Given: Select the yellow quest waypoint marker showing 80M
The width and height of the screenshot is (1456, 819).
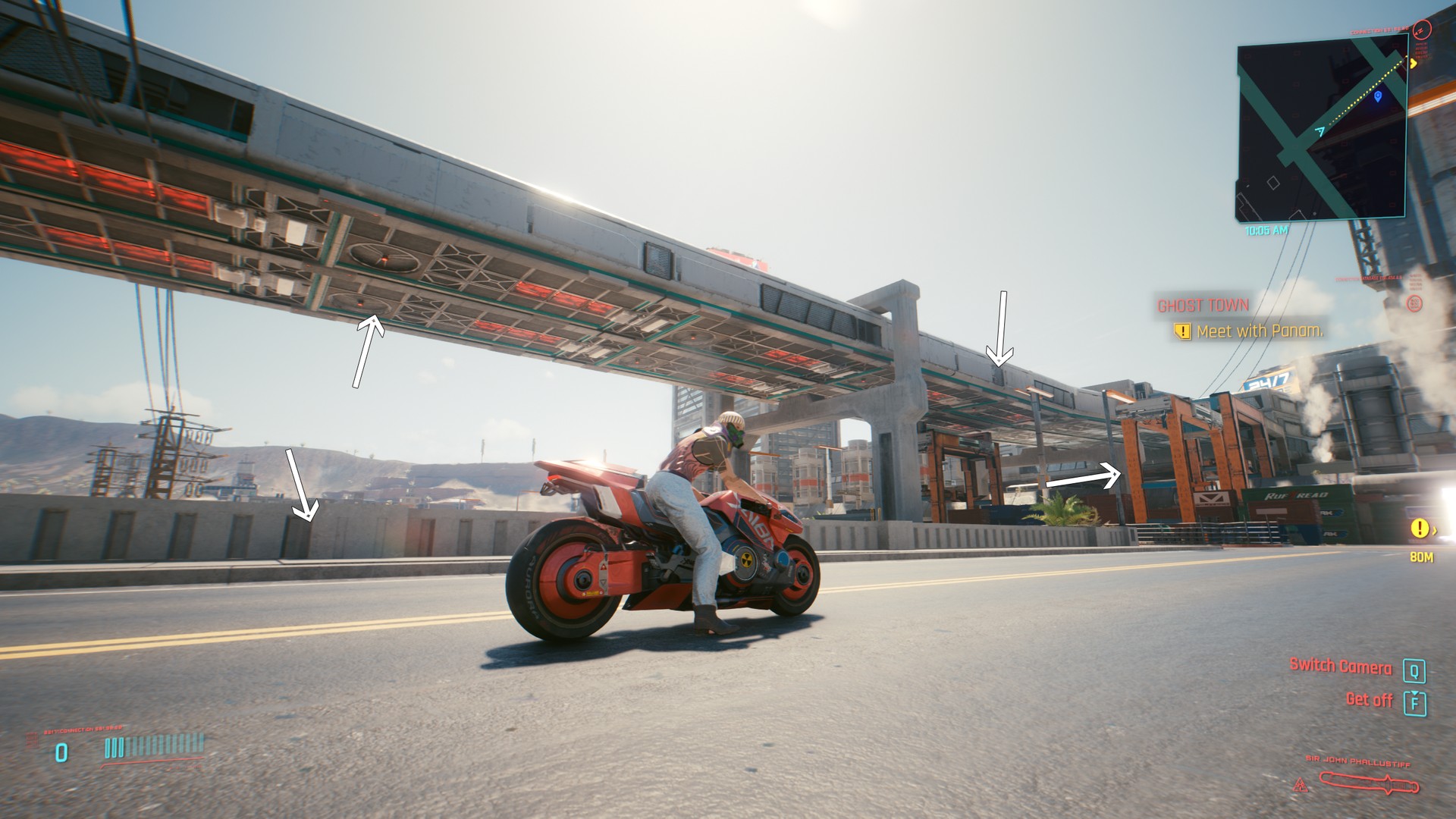Looking at the screenshot, I should (x=1418, y=529).
